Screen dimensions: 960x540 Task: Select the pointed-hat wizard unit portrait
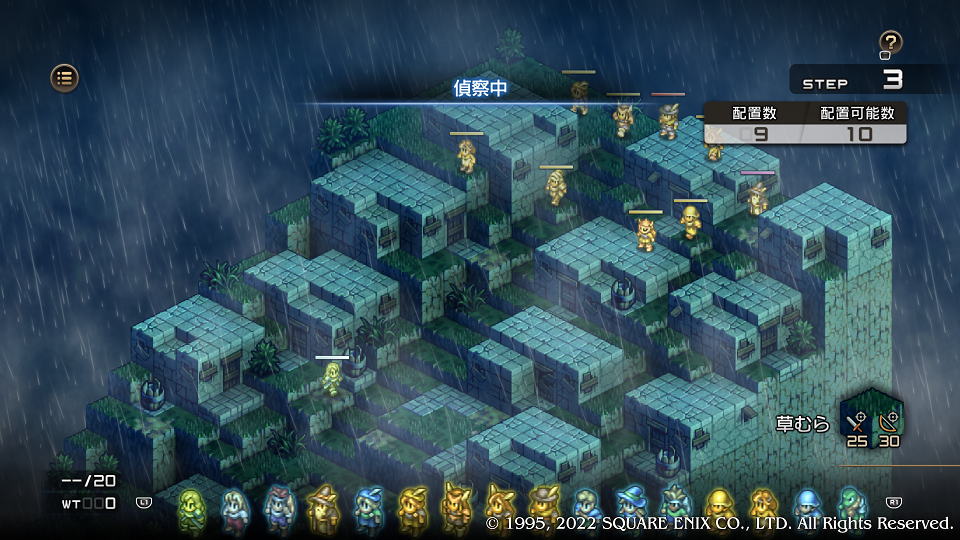(x=323, y=508)
